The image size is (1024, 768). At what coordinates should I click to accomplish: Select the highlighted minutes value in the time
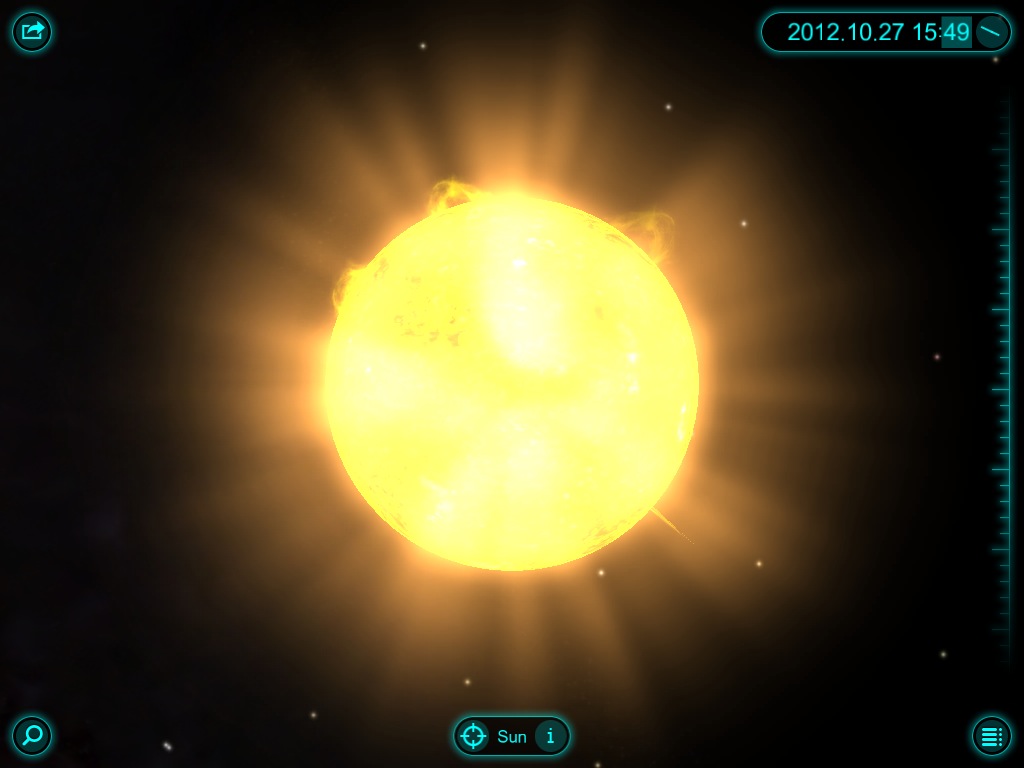click(x=956, y=32)
